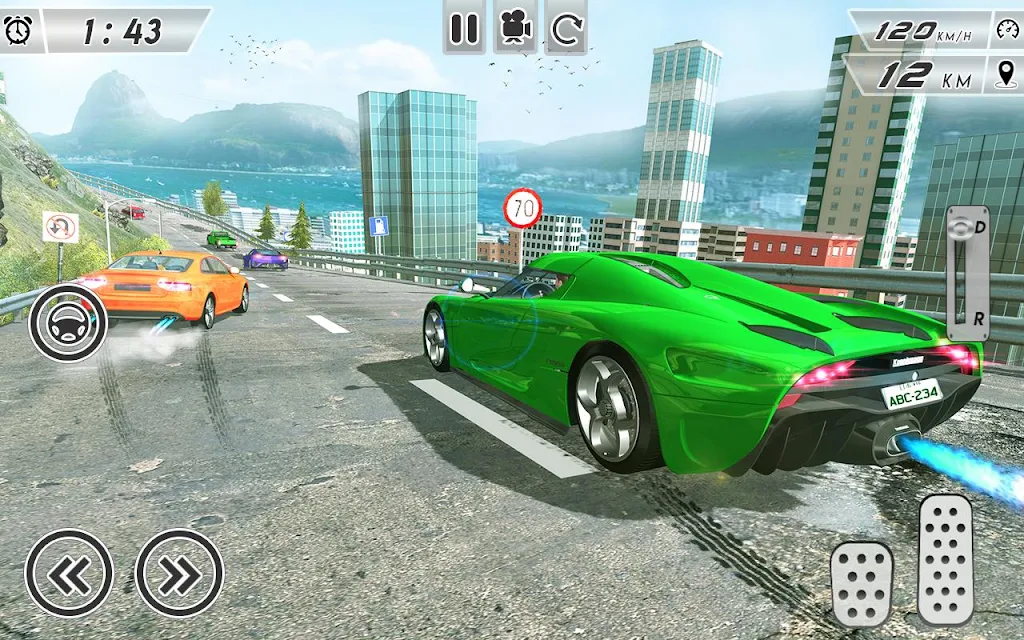Toggle the D/R gear shifter

[x=967, y=273]
